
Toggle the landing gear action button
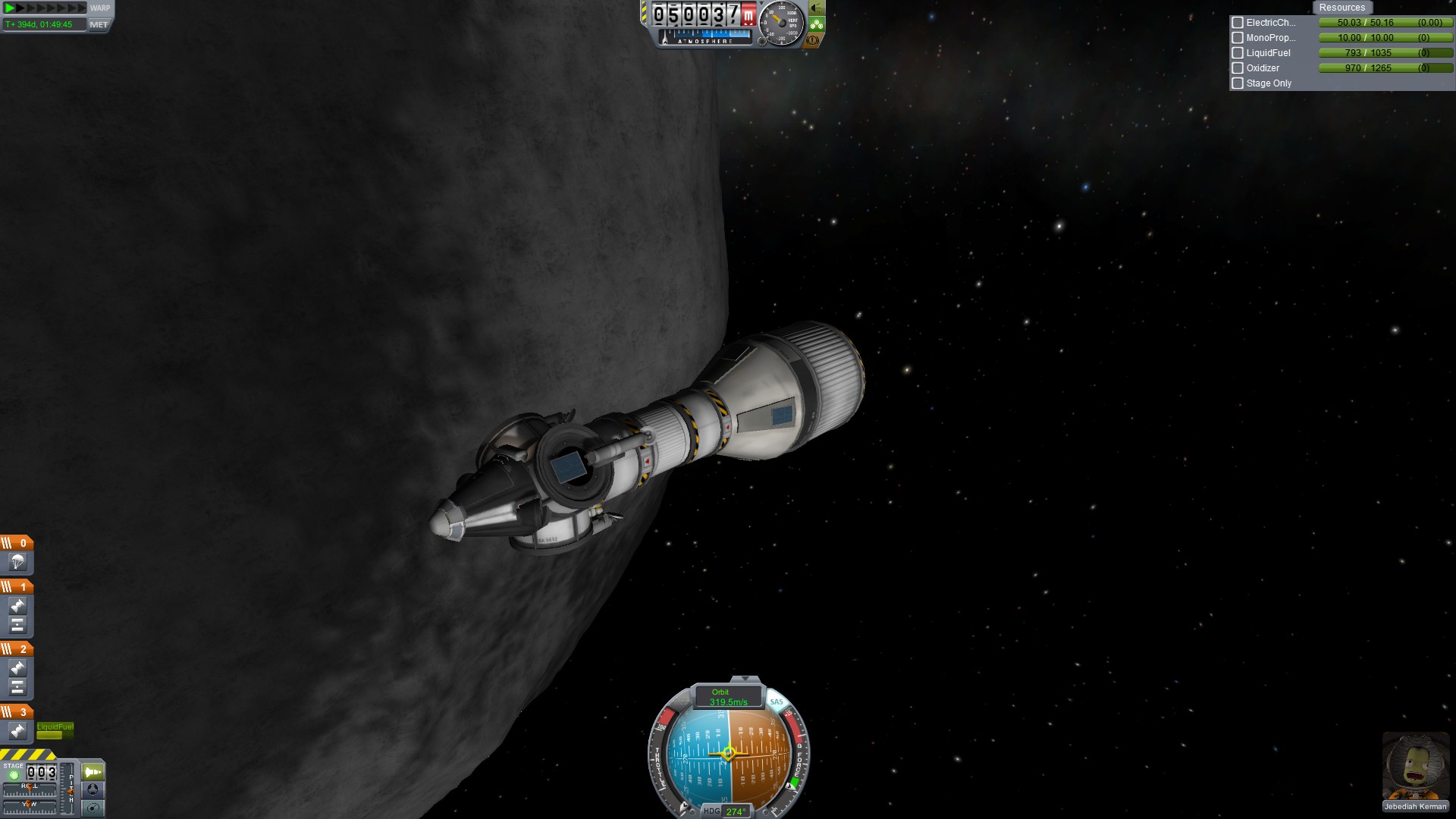pos(817,24)
